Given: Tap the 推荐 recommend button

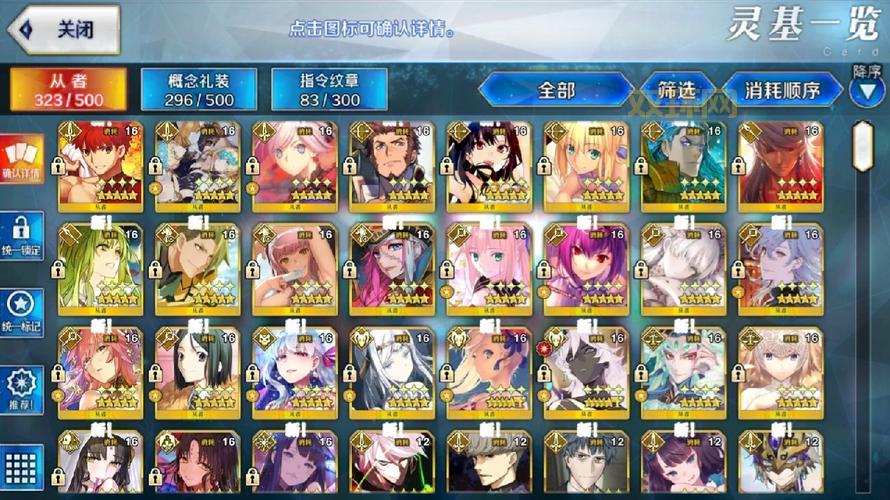Looking at the screenshot, I should click(x=22, y=389).
